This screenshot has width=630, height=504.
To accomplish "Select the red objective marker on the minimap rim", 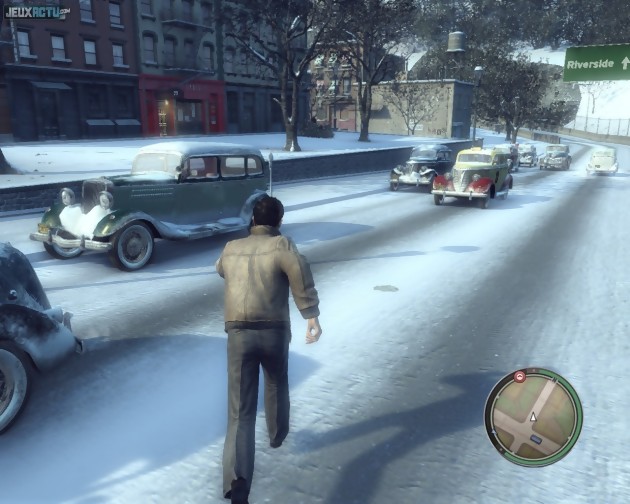I will 520,377.
